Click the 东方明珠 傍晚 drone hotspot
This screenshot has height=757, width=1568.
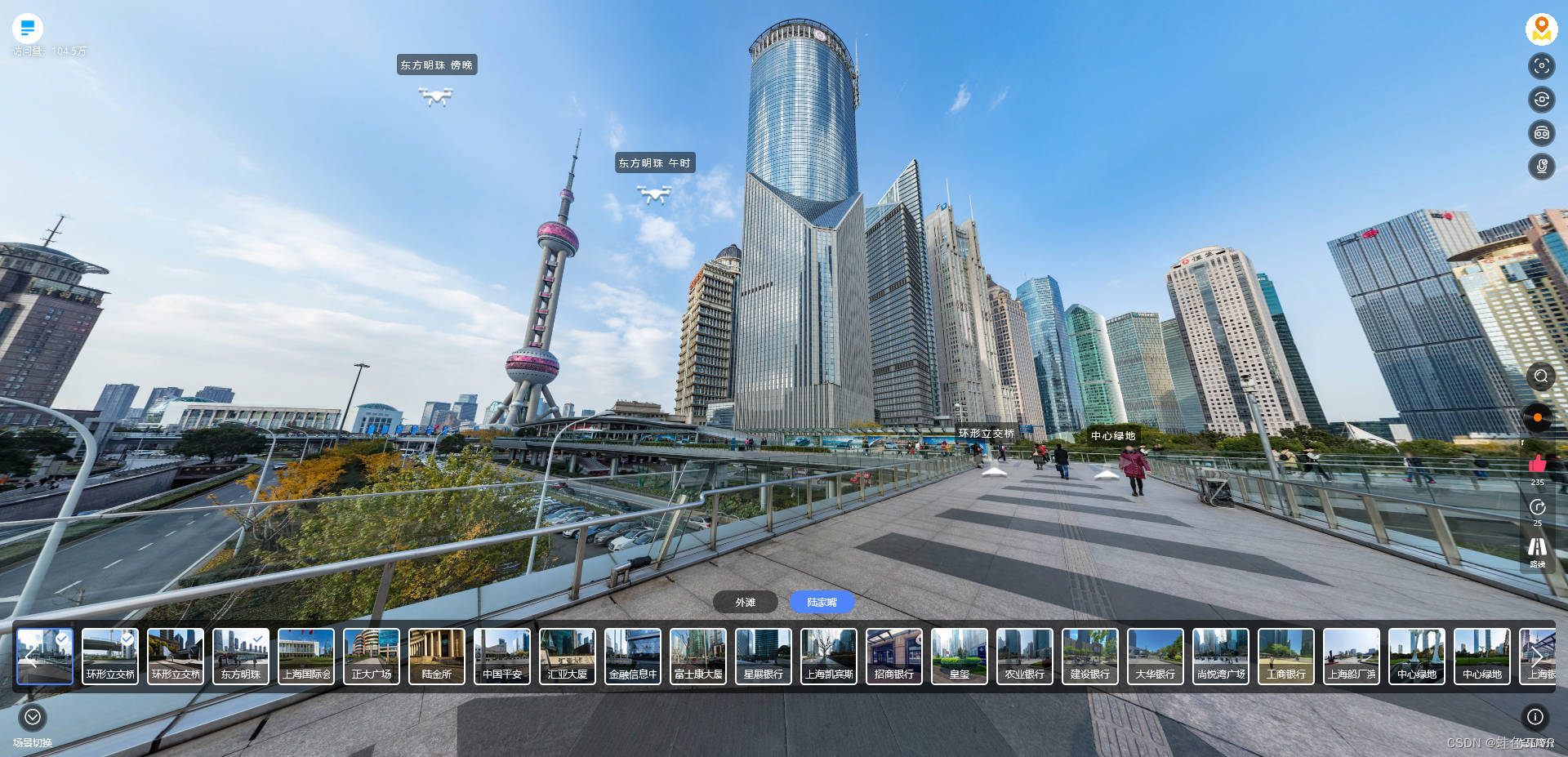click(436, 96)
